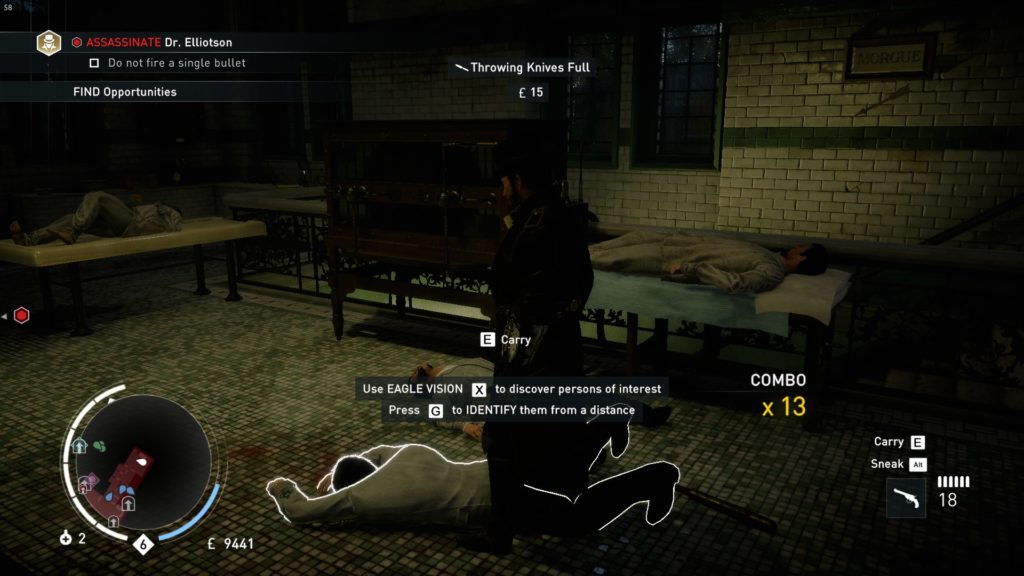Click the gold mission target portrait icon
This screenshot has width=1024, height=576.
tap(48, 42)
